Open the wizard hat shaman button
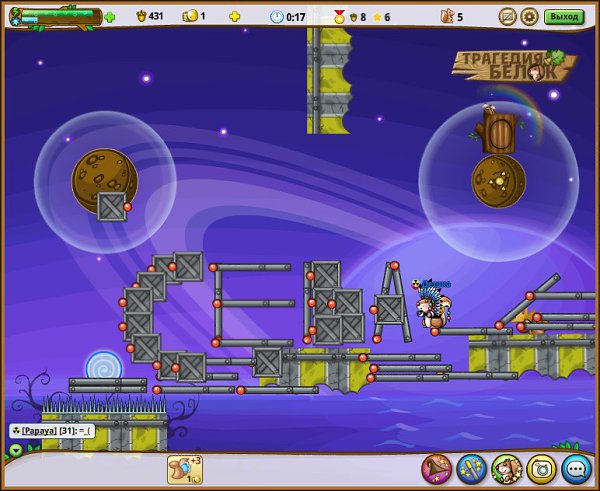Viewport: 600px width, 491px height. [436, 467]
